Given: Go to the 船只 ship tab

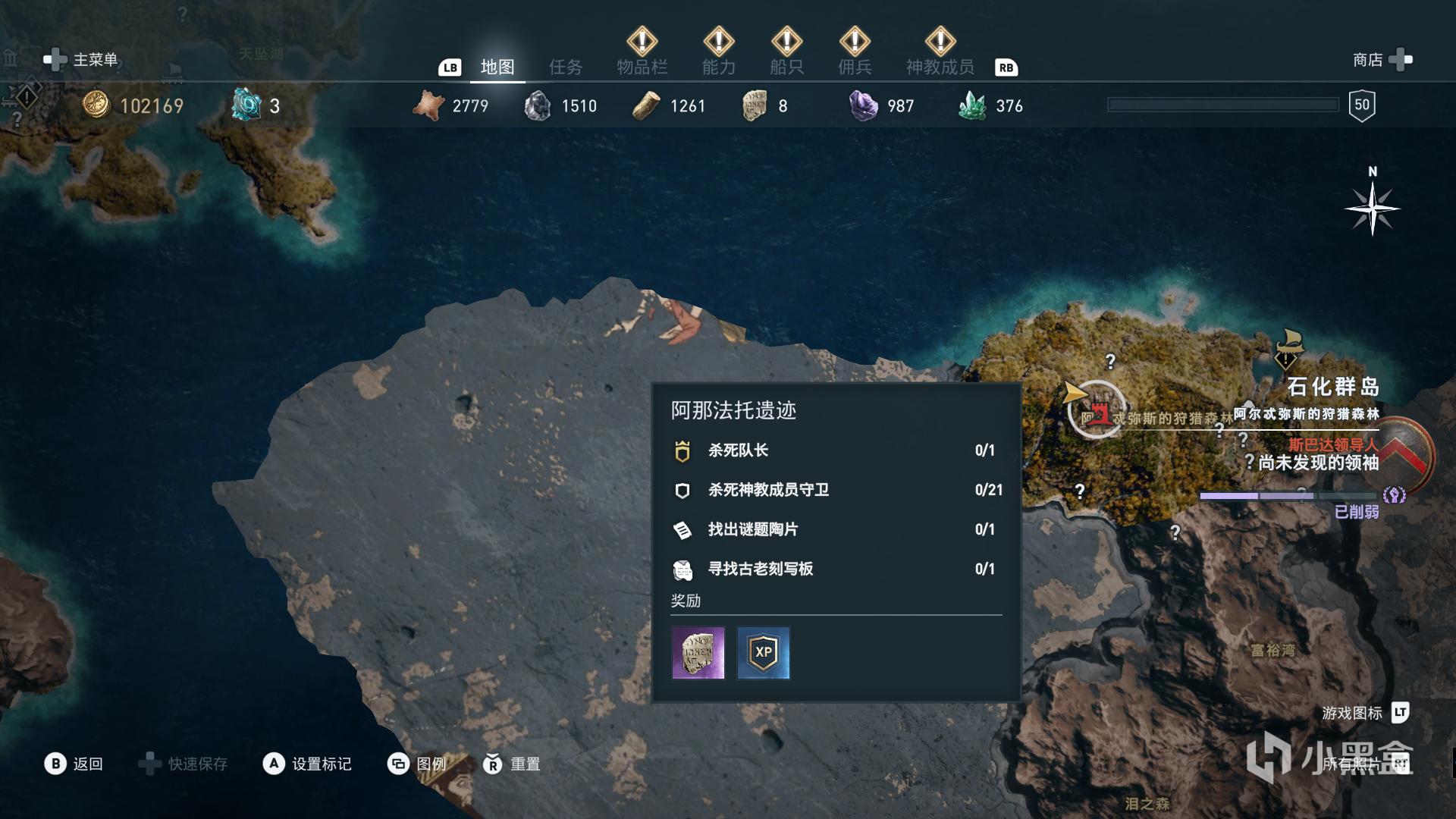Looking at the screenshot, I should coord(786,67).
